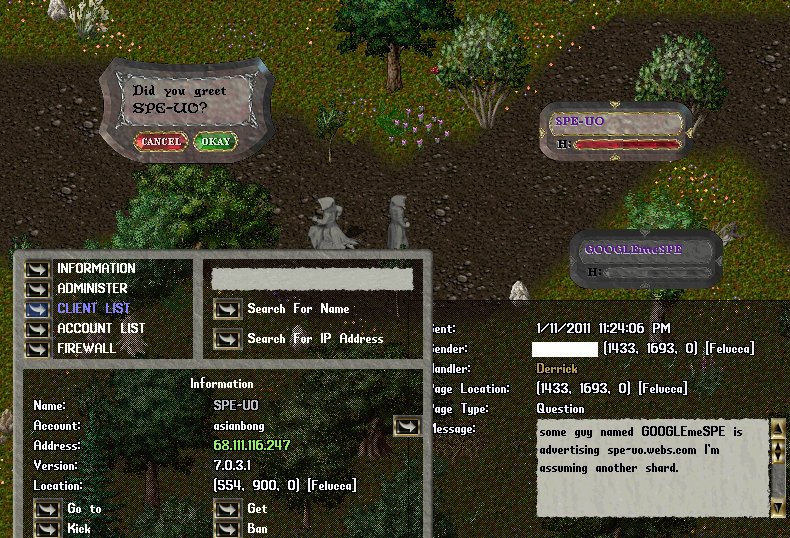Run Search For Name

tap(228, 310)
